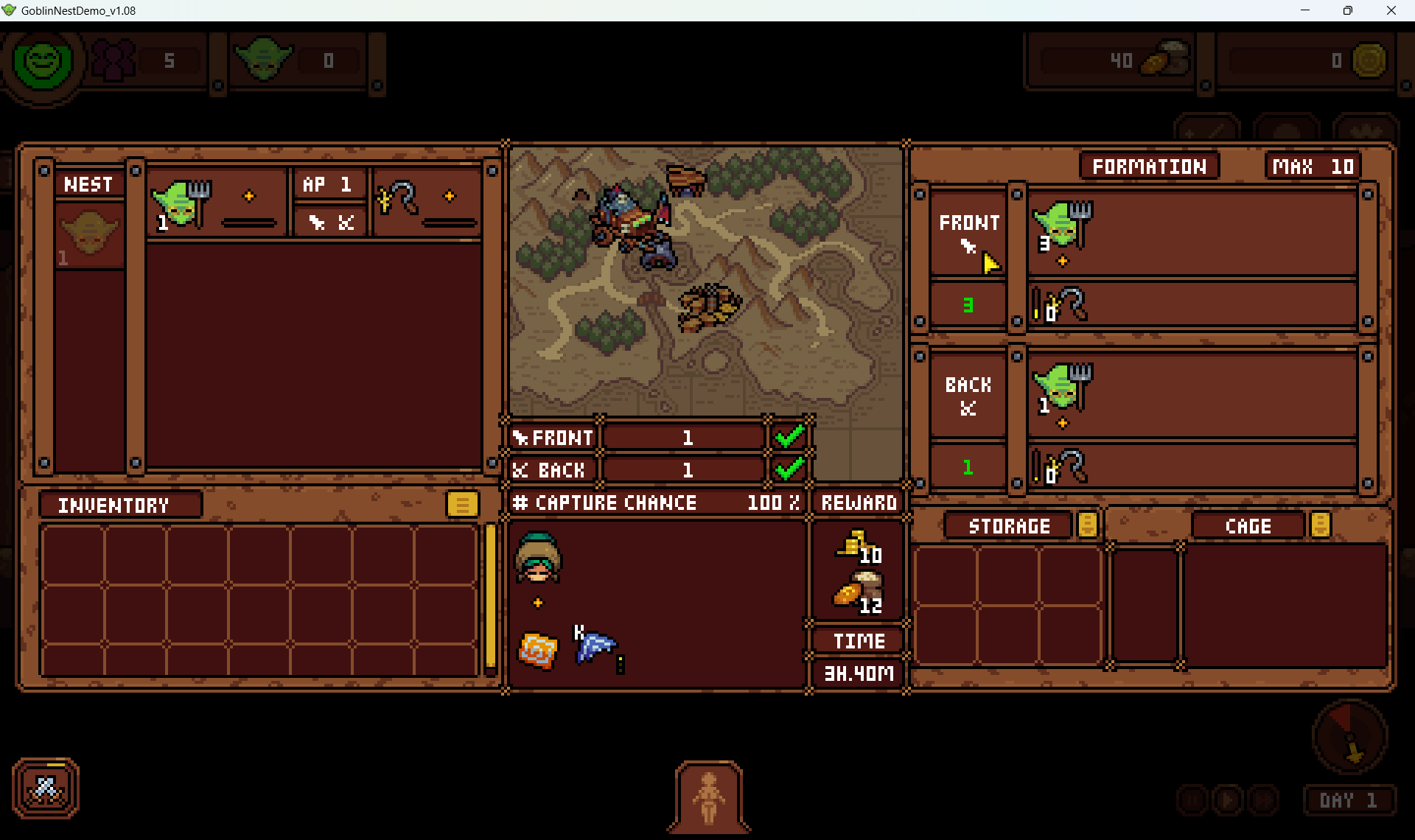Click the whip slot under front row

coord(1062,305)
